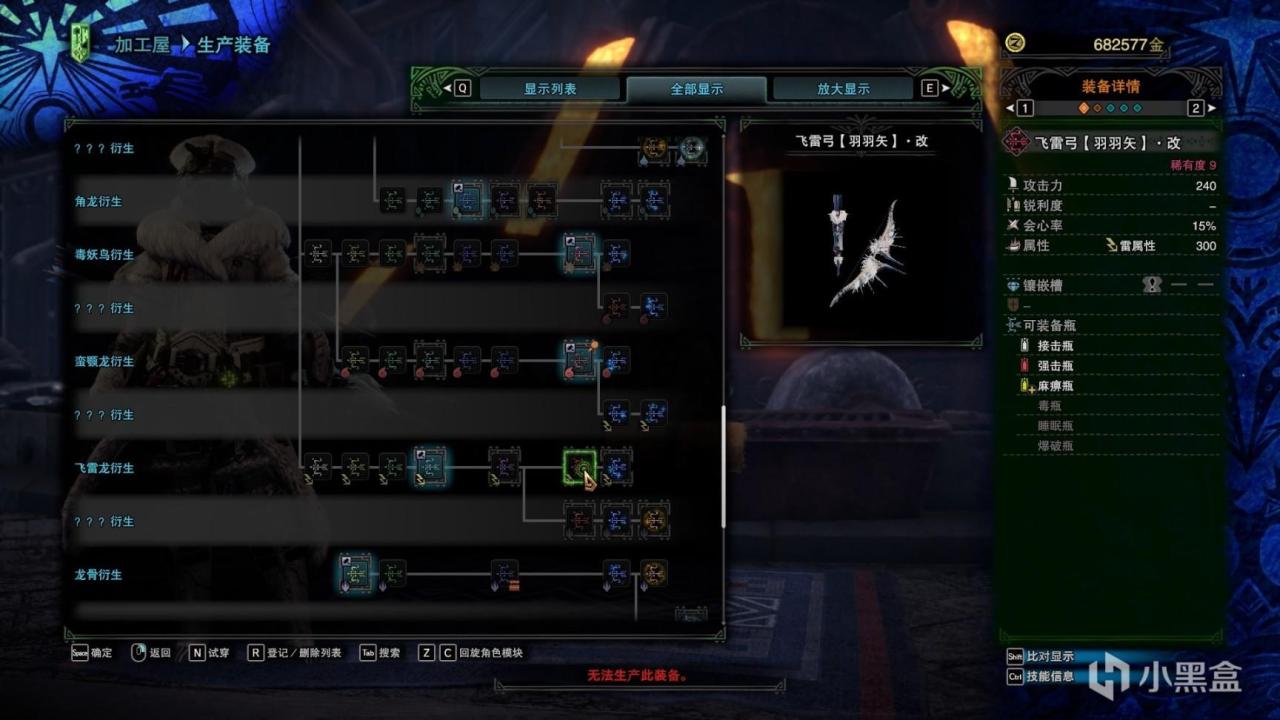Select the 龙骨衍生 tree row label

98,575
